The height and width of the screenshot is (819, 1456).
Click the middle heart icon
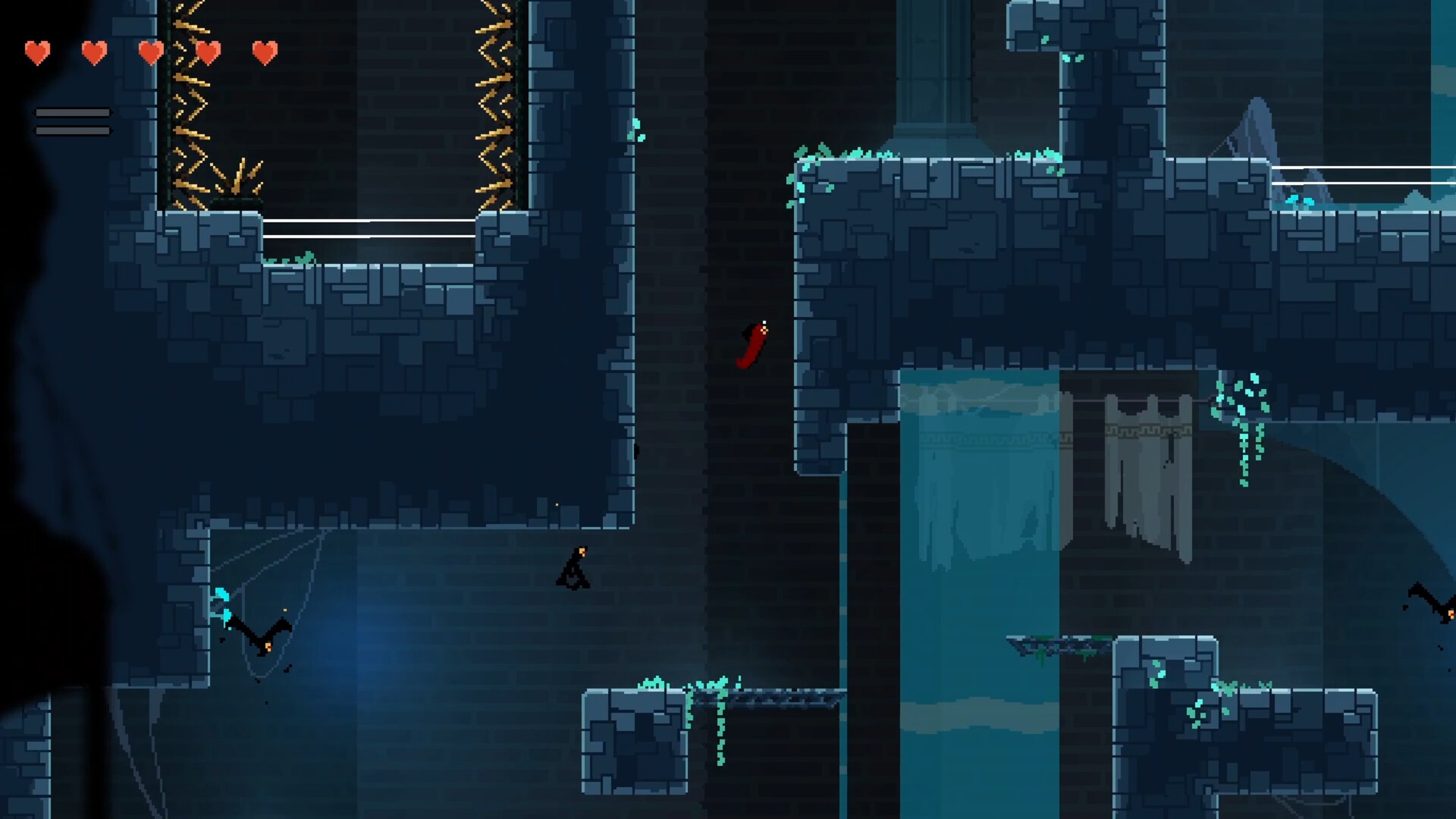coord(150,52)
